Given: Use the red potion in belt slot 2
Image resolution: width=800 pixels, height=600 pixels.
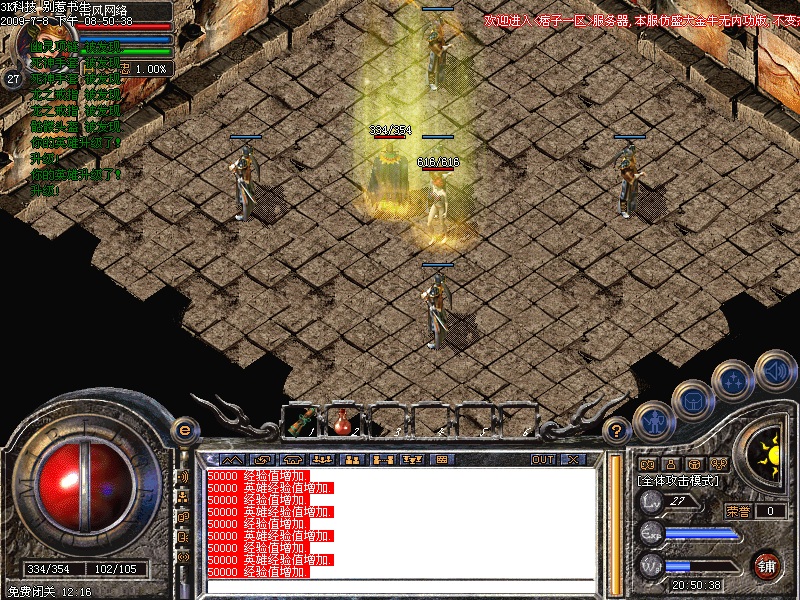Looking at the screenshot, I should [342, 421].
